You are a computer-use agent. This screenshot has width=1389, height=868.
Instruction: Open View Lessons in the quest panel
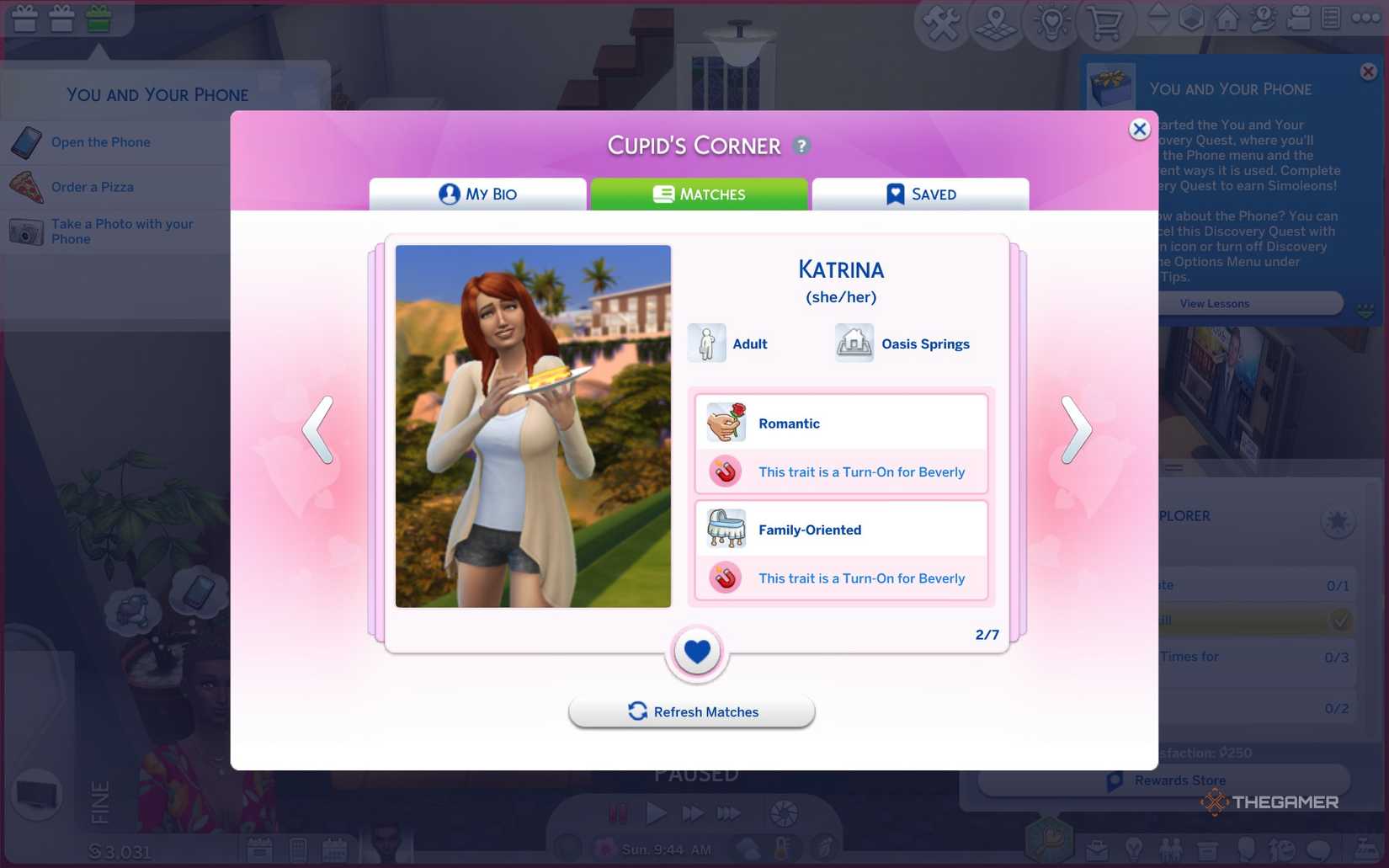[x=1215, y=303]
